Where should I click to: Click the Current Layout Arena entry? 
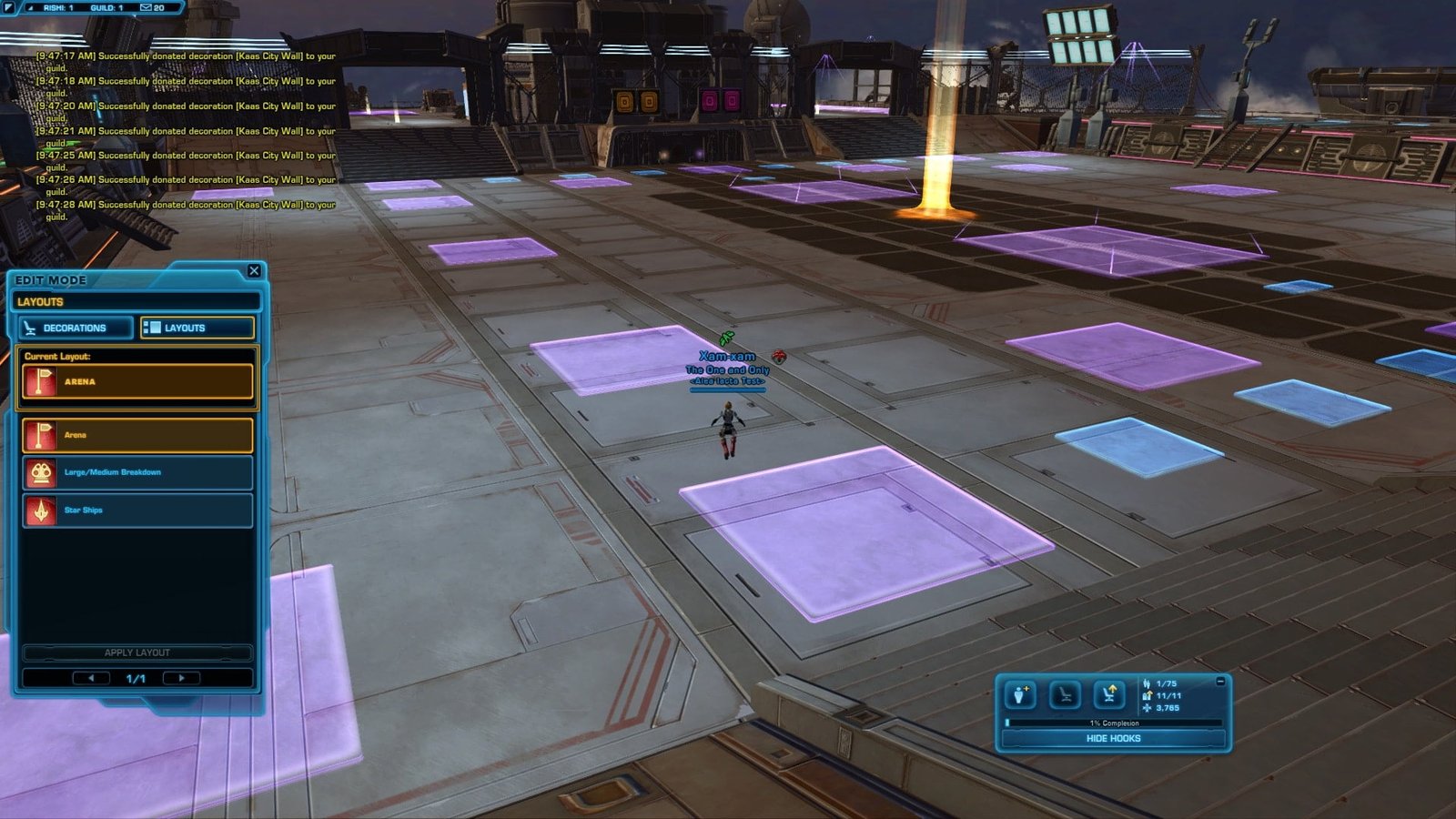coord(137,382)
